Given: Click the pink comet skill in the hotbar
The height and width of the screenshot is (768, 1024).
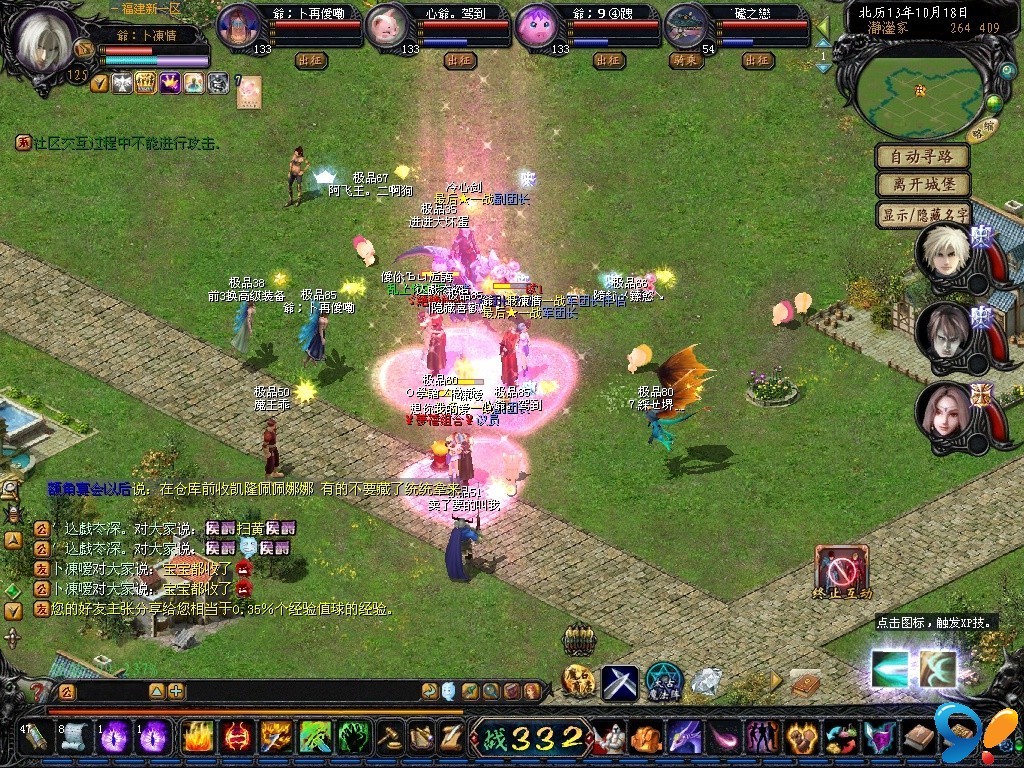Looking at the screenshot, I should click(x=720, y=738).
